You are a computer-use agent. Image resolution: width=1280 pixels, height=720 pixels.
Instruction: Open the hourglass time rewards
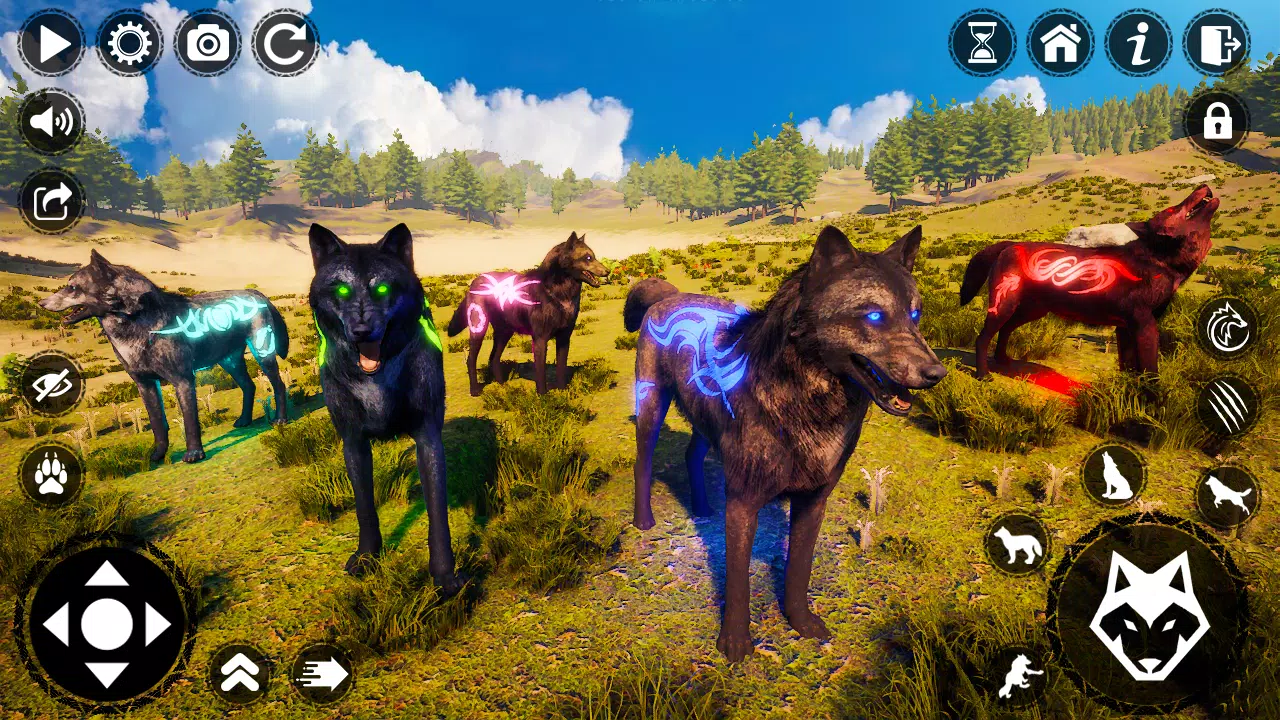[x=982, y=44]
